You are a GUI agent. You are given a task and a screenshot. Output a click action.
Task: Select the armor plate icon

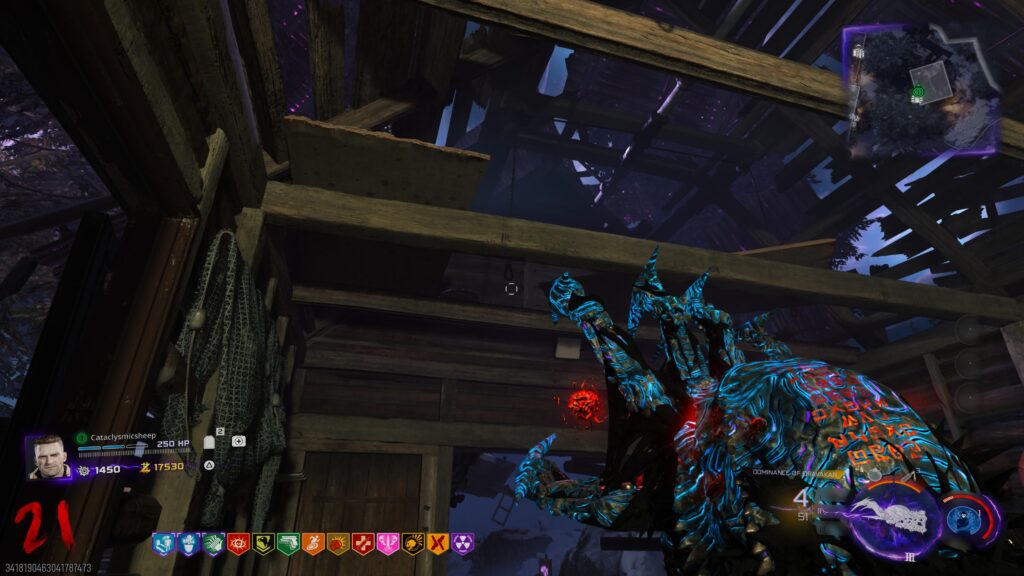point(210,441)
